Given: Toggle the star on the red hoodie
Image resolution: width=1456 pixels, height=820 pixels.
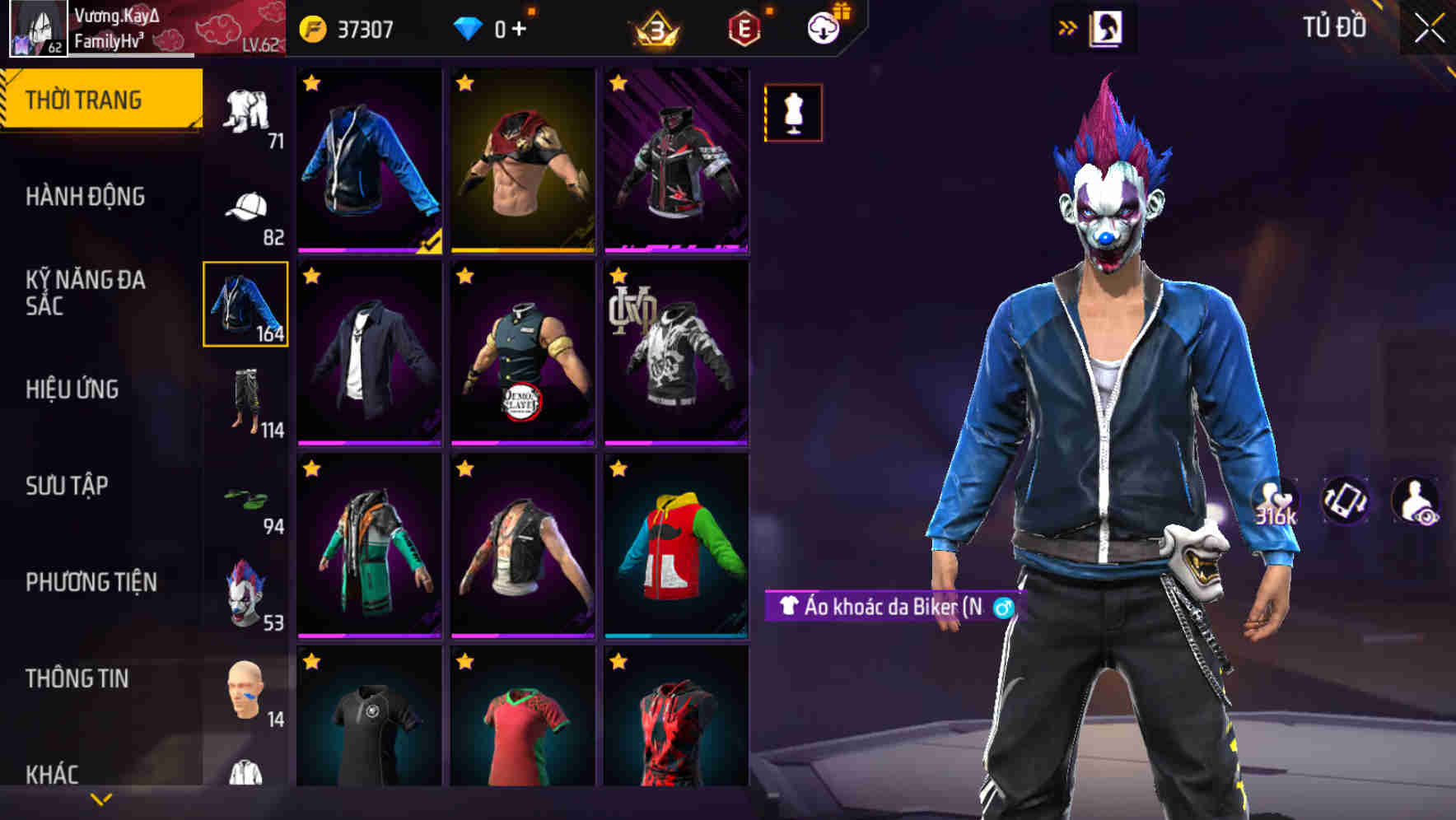Looking at the screenshot, I should pyautogui.click(x=618, y=469).
